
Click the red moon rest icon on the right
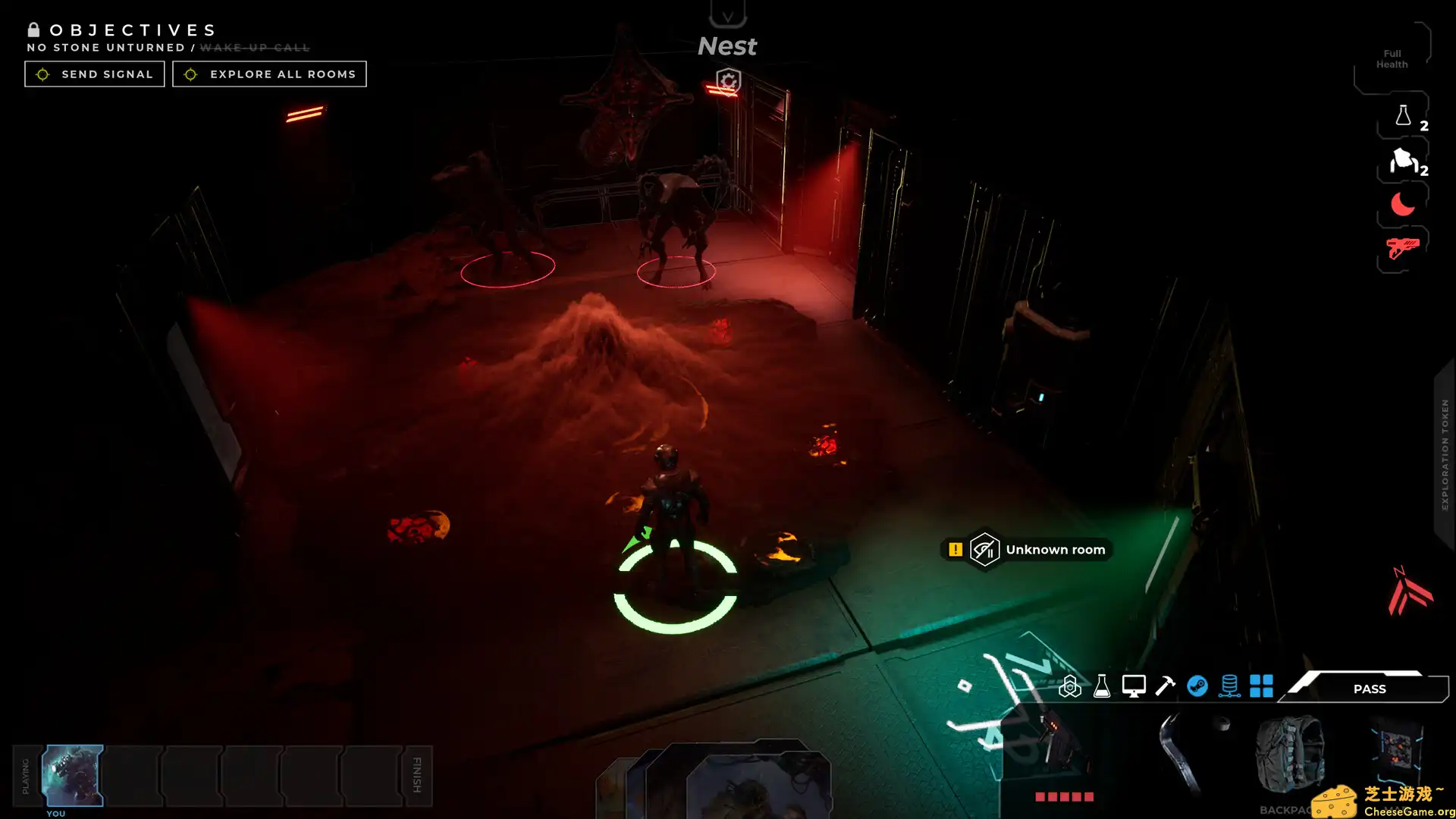1403,203
